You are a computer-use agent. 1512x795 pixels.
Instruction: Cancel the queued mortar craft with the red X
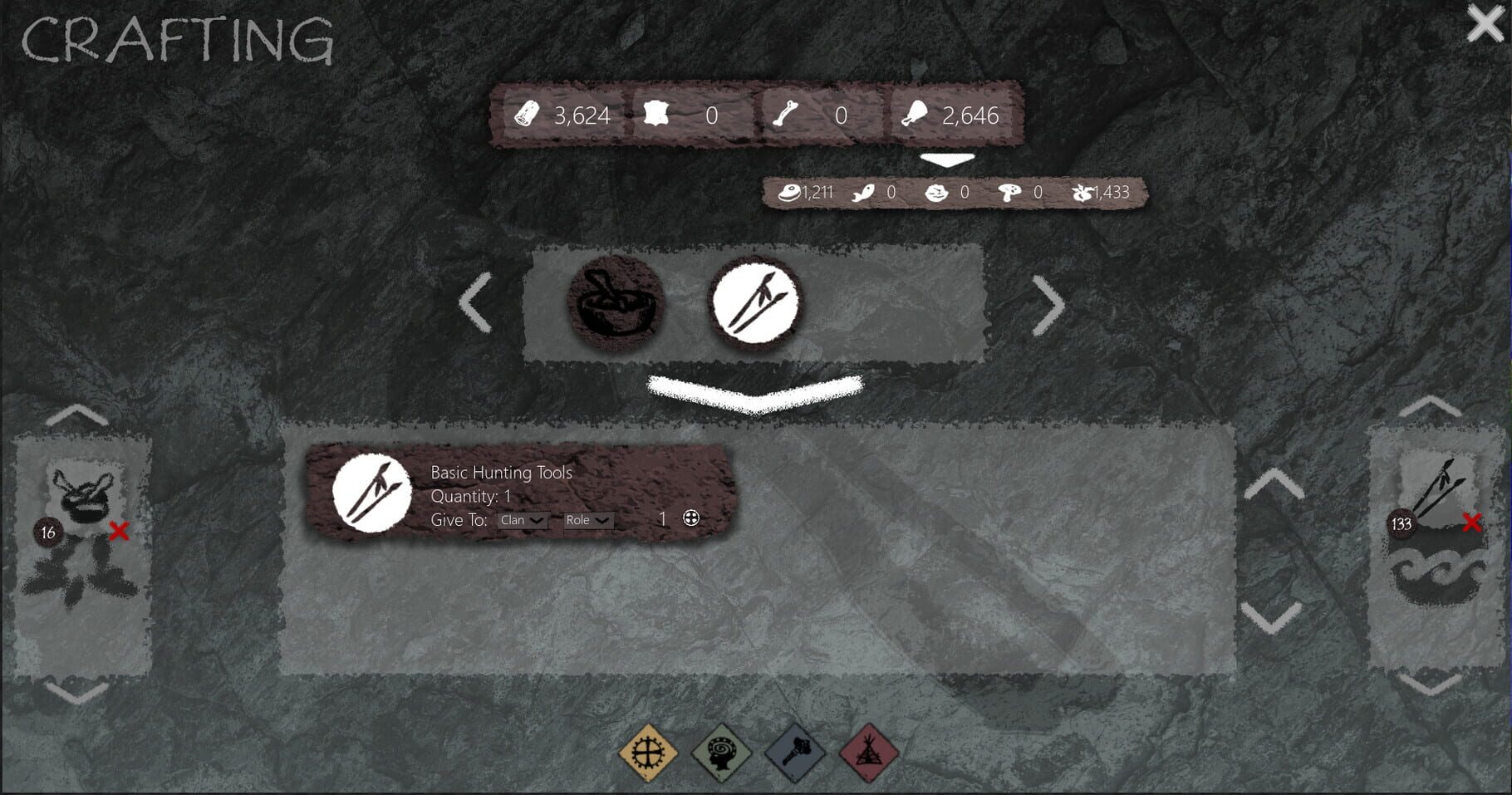(x=119, y=531)
